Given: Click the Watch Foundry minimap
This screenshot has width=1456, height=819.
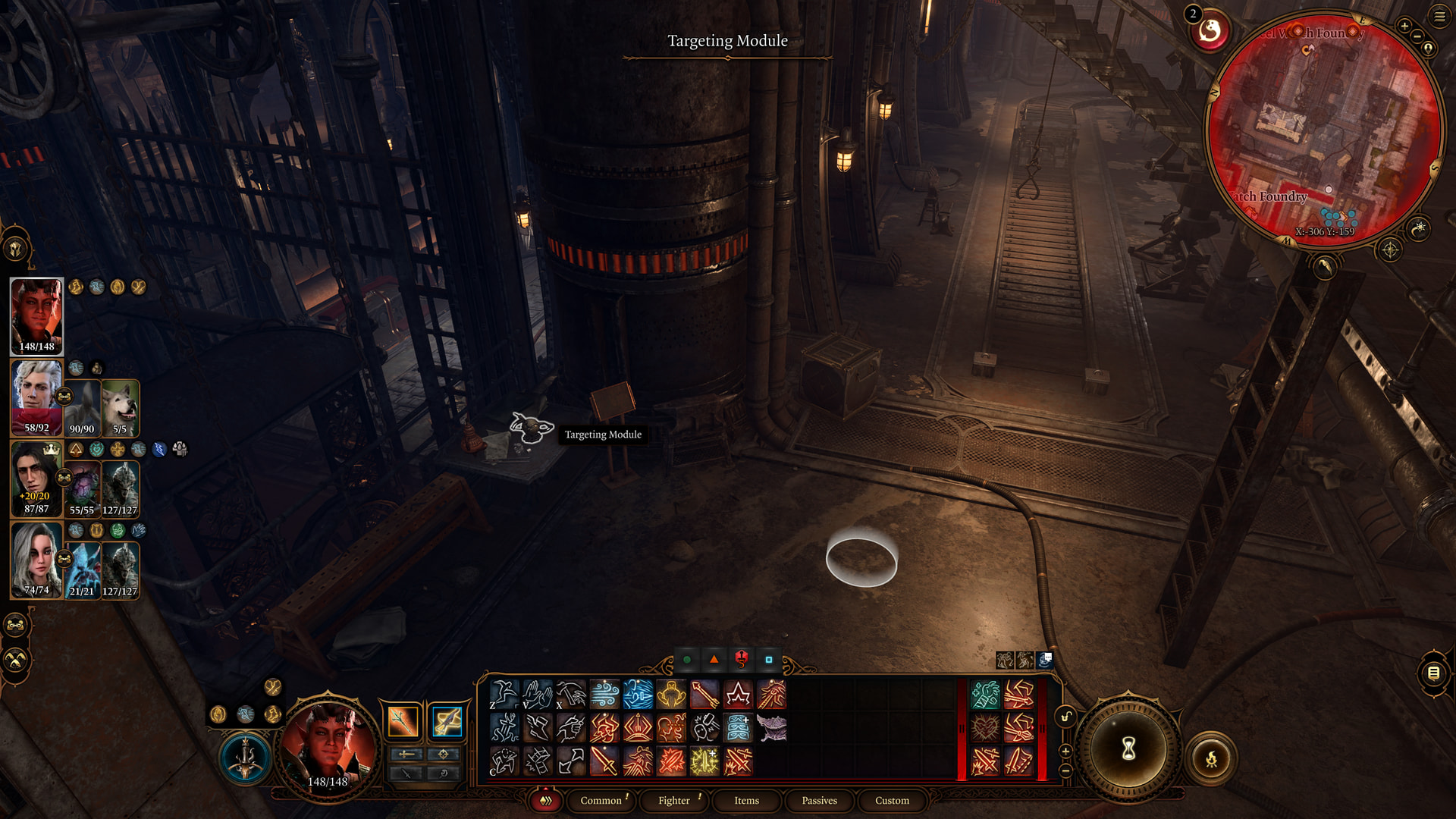Looking at the screenshot, I should click(1323, 129).
